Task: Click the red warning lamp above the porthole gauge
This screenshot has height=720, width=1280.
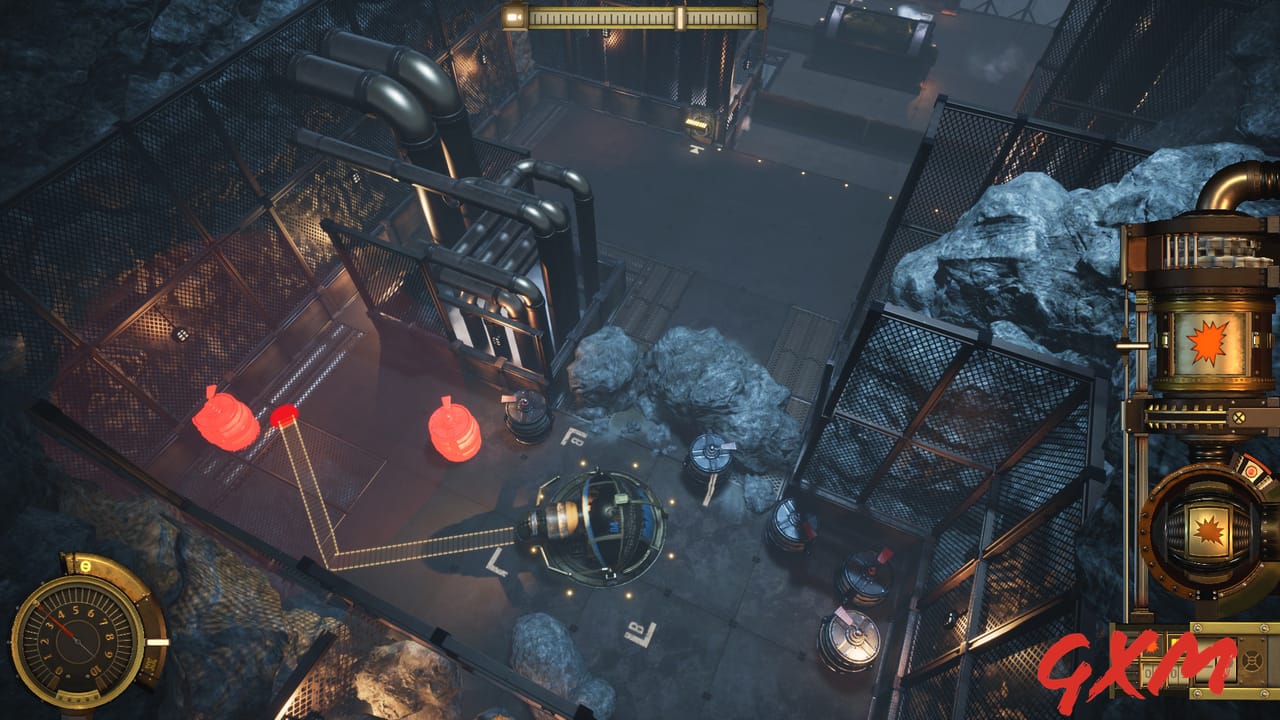Action: pos(1252,472)
